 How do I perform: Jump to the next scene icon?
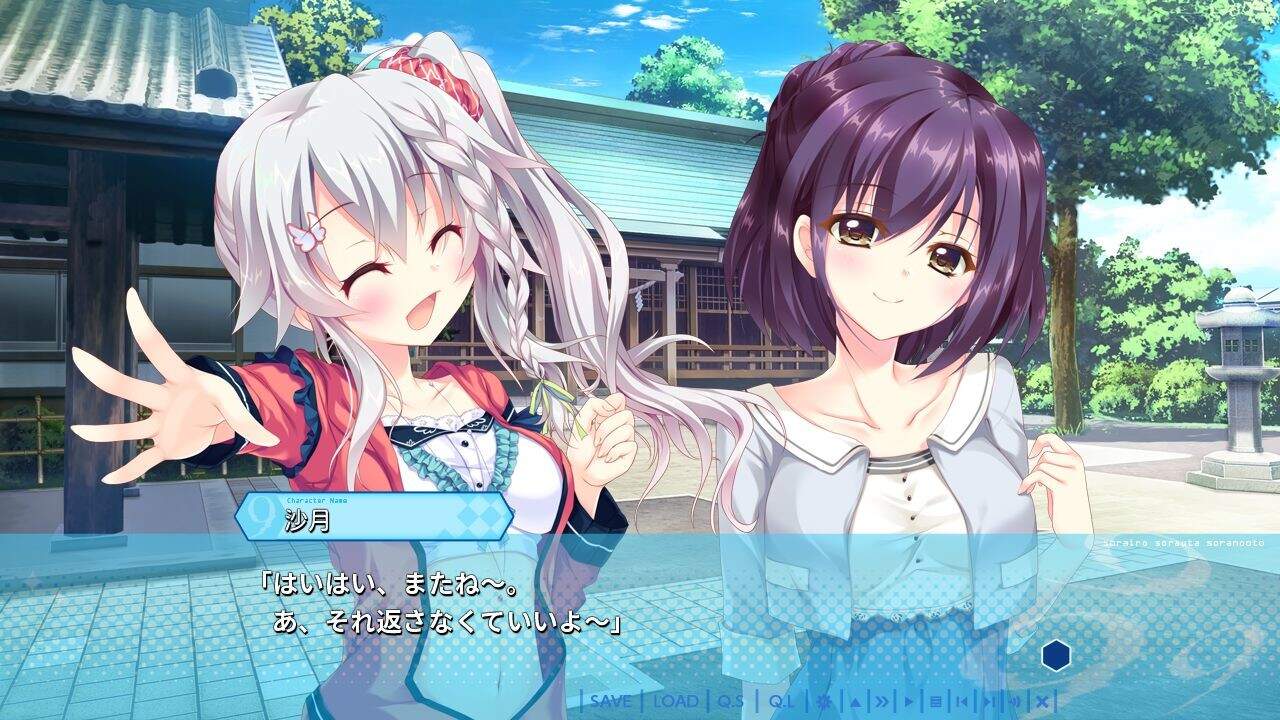[x=988, y=701]
